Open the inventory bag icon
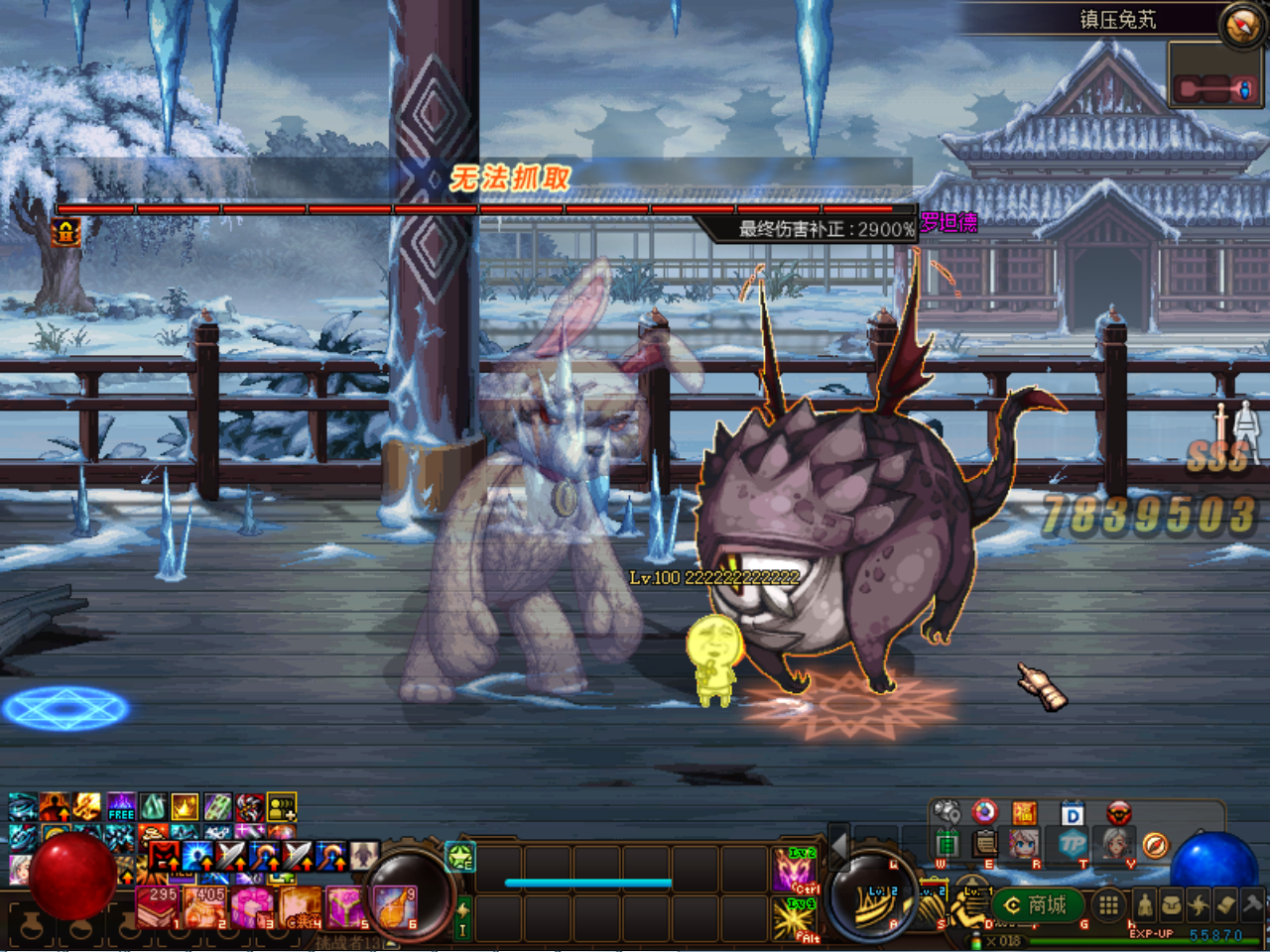1270x952 pixels. coord(1172,904)
